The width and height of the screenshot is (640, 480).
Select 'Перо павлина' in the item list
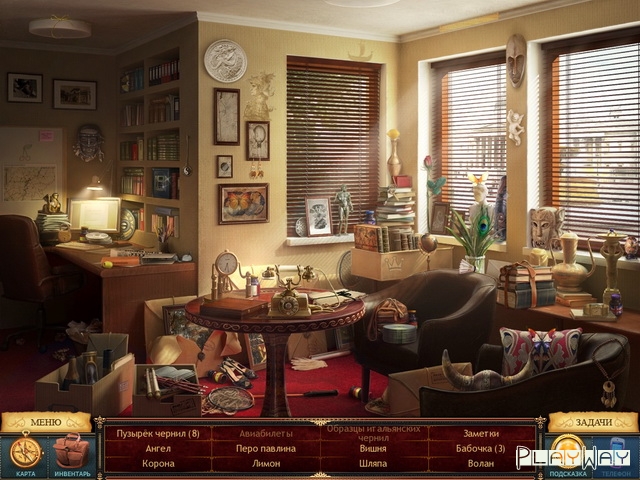[x=266, y=448]
